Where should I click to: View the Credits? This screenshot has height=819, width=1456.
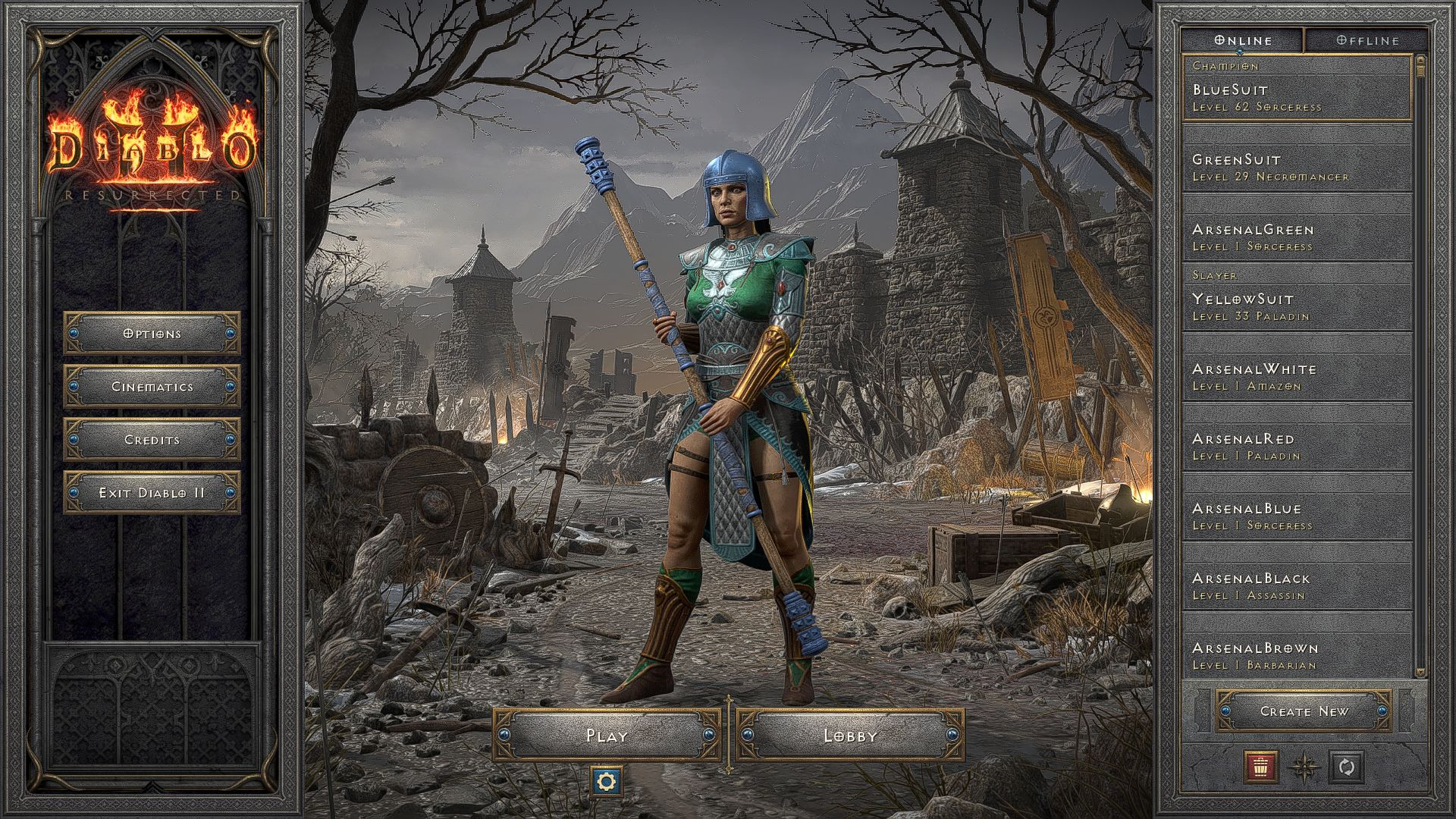click(x=152, y=439)
